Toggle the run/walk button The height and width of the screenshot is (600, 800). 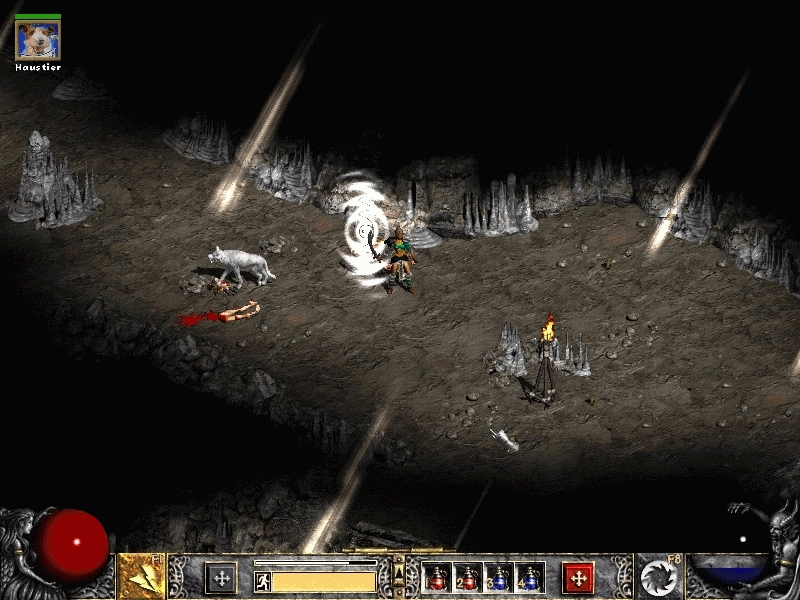[x=263, y=581]
